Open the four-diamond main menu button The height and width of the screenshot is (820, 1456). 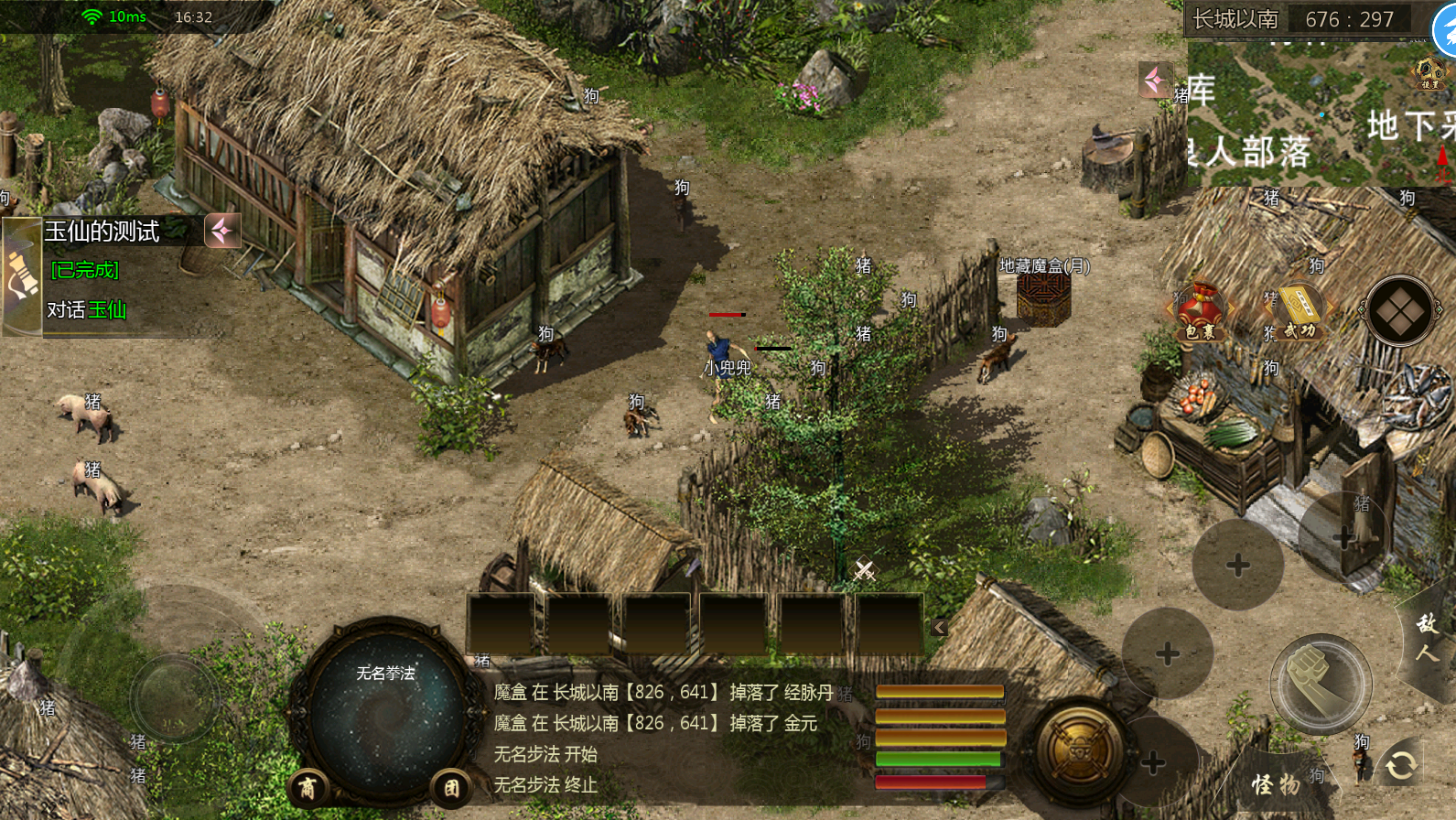pos(1399,311)
